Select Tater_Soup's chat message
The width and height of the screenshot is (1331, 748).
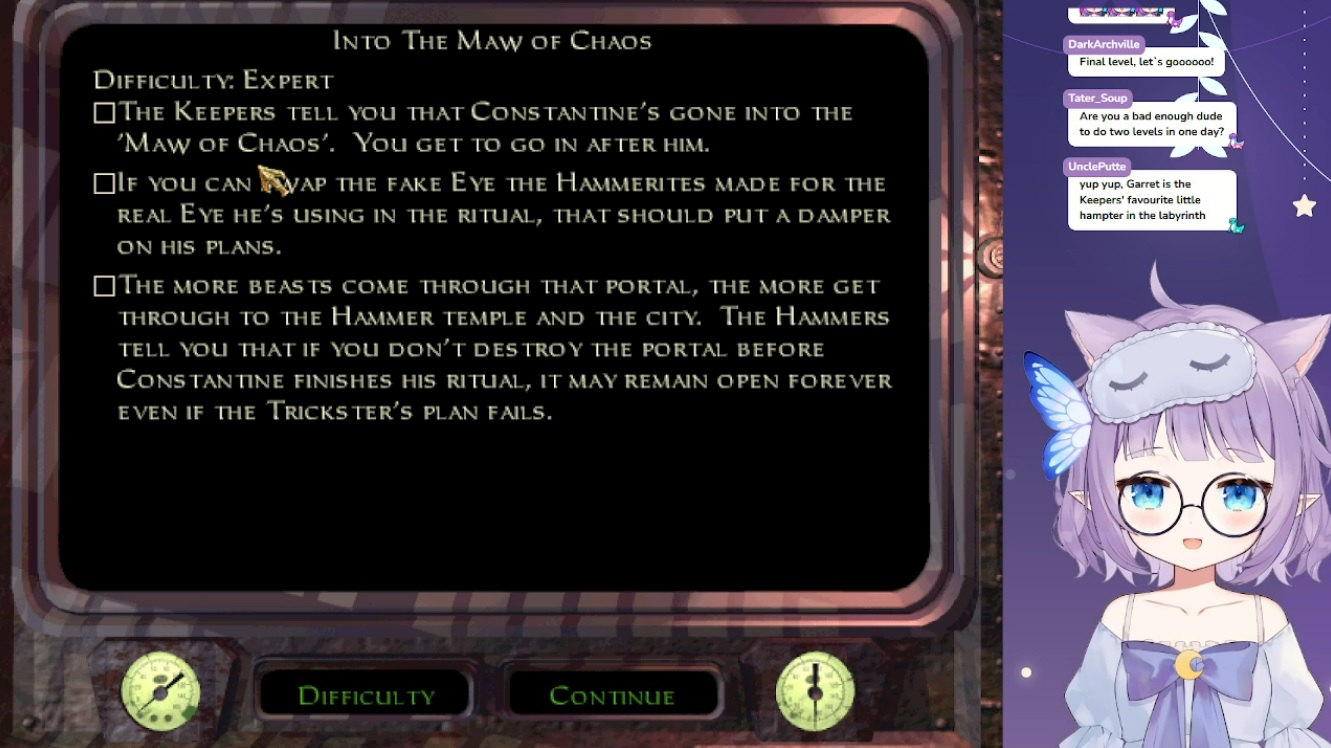pyautogui.click(x=1151, y=124)
